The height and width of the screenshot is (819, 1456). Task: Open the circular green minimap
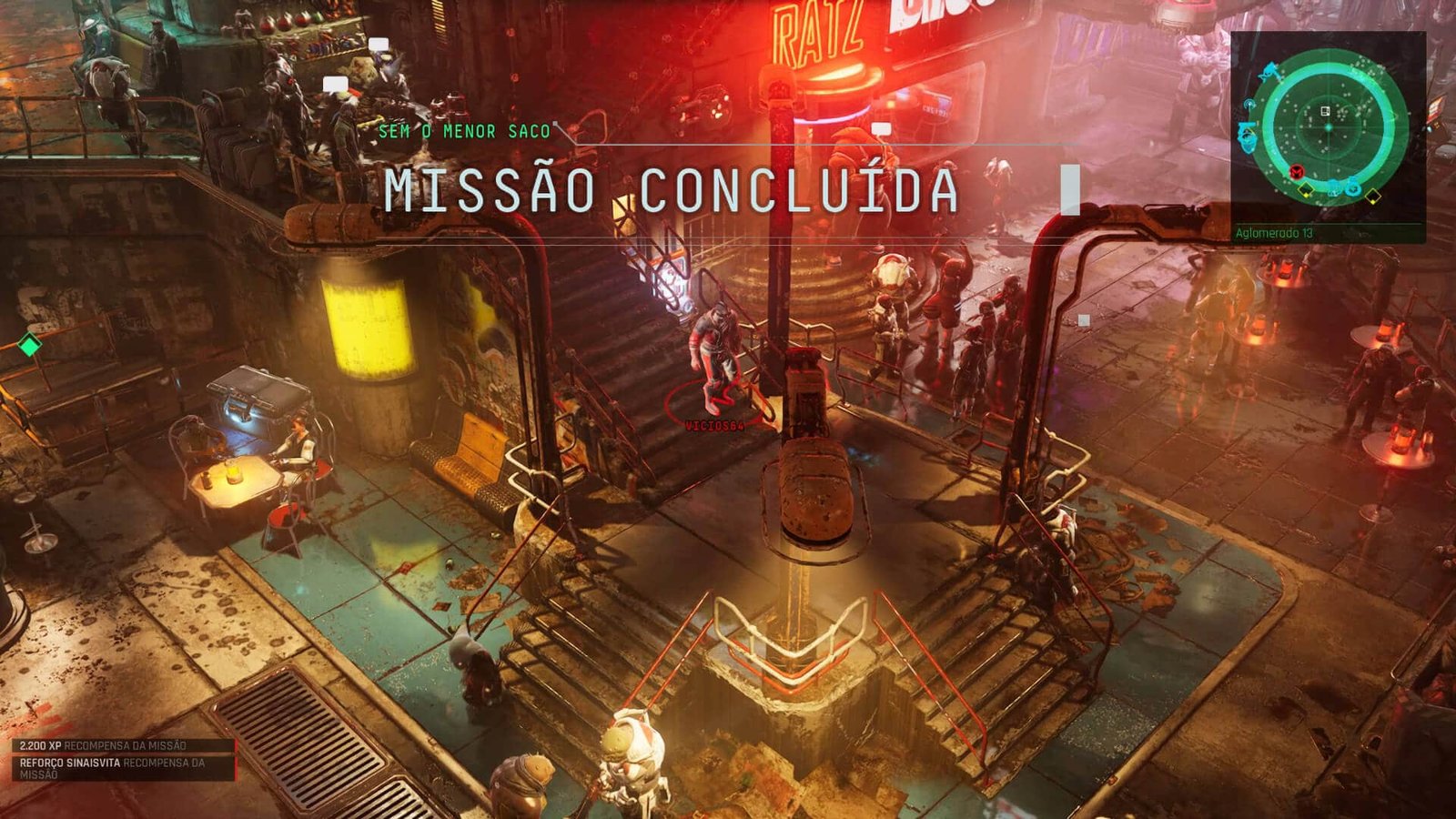click(x=1328, y=127)
